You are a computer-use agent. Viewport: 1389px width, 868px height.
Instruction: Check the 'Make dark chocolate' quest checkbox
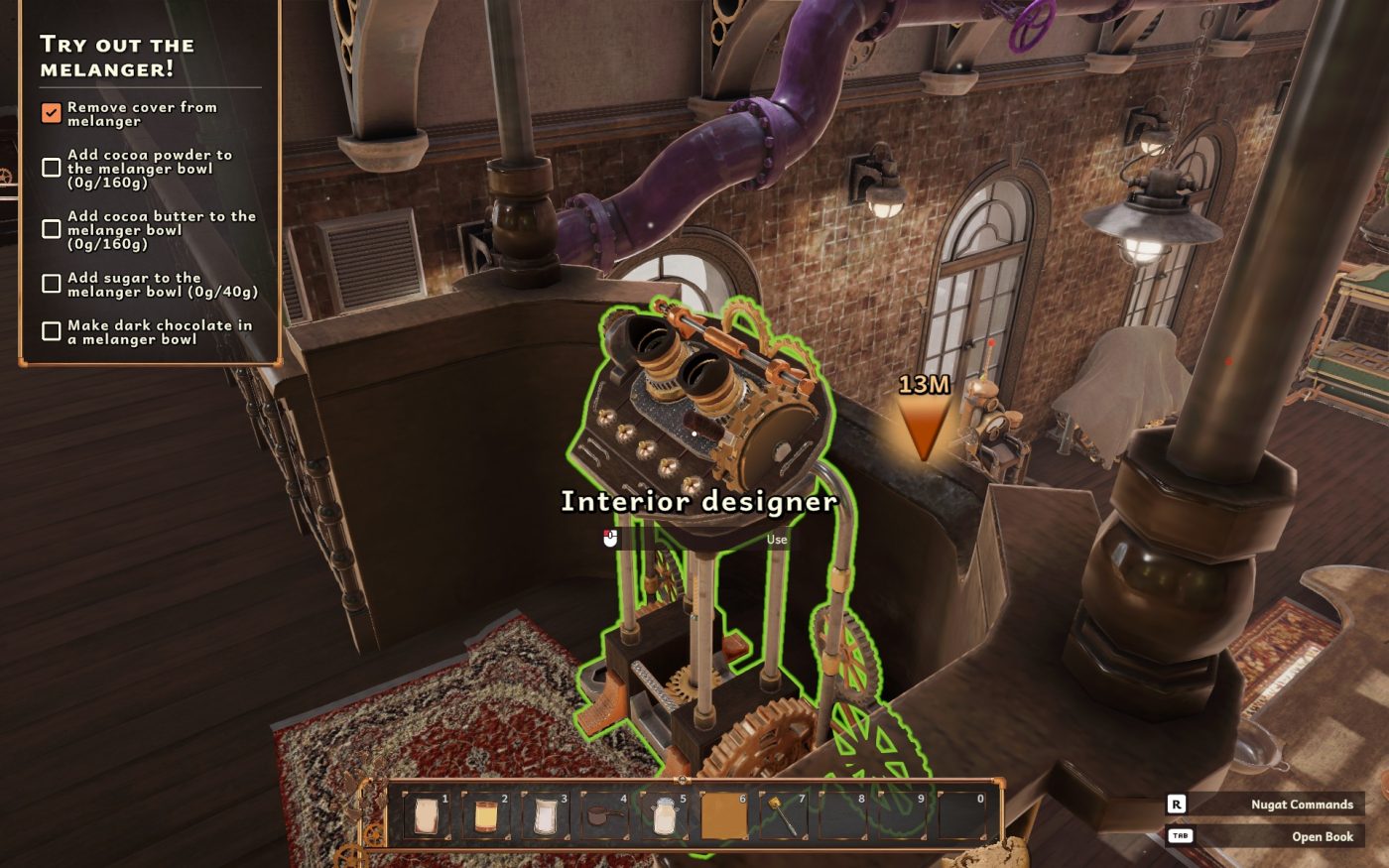click(x=51, y=330)
